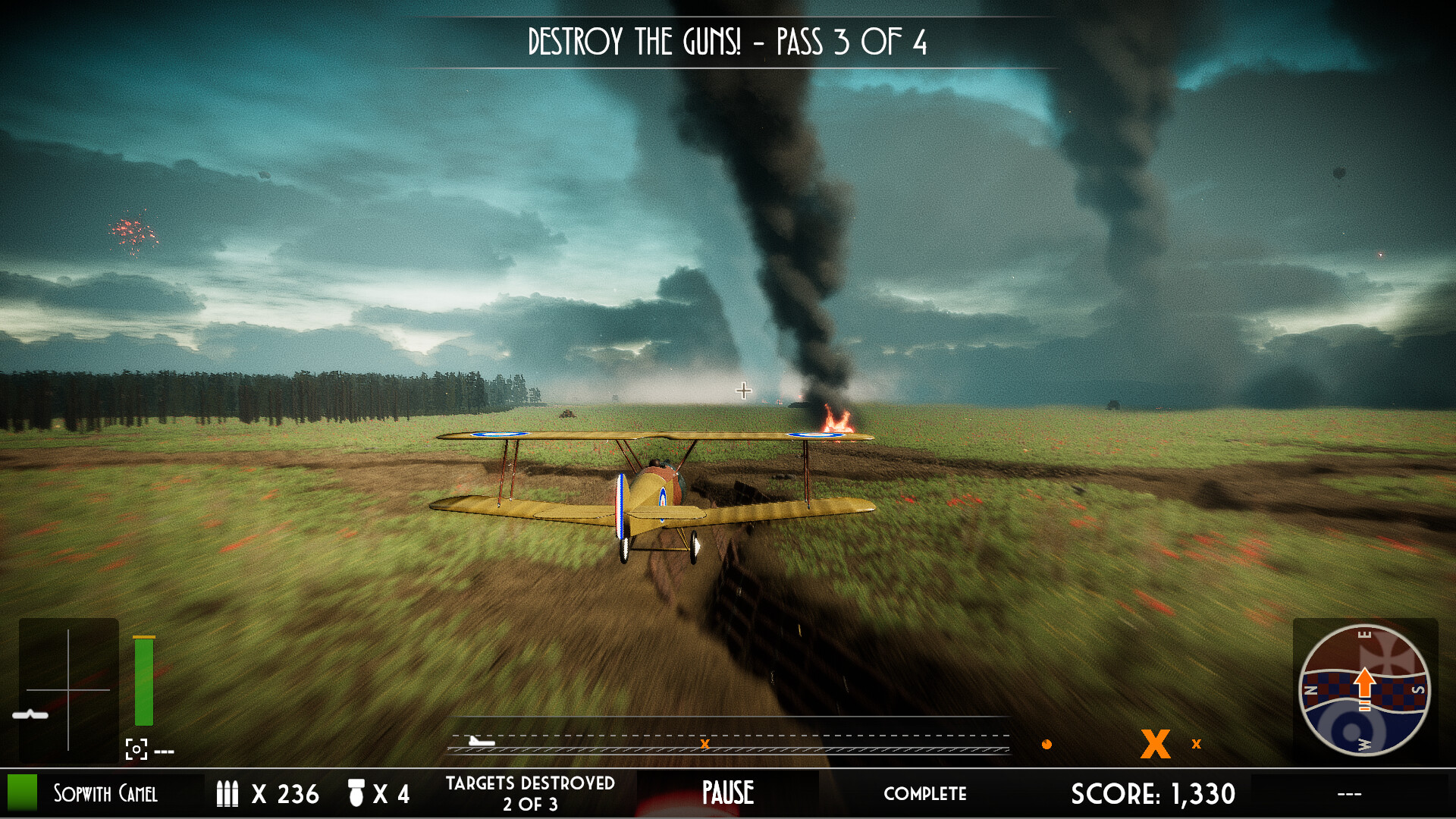Click the Sopwith Camel aircraft name
The height and width of the screenshot is (819, 1456).
105,794
